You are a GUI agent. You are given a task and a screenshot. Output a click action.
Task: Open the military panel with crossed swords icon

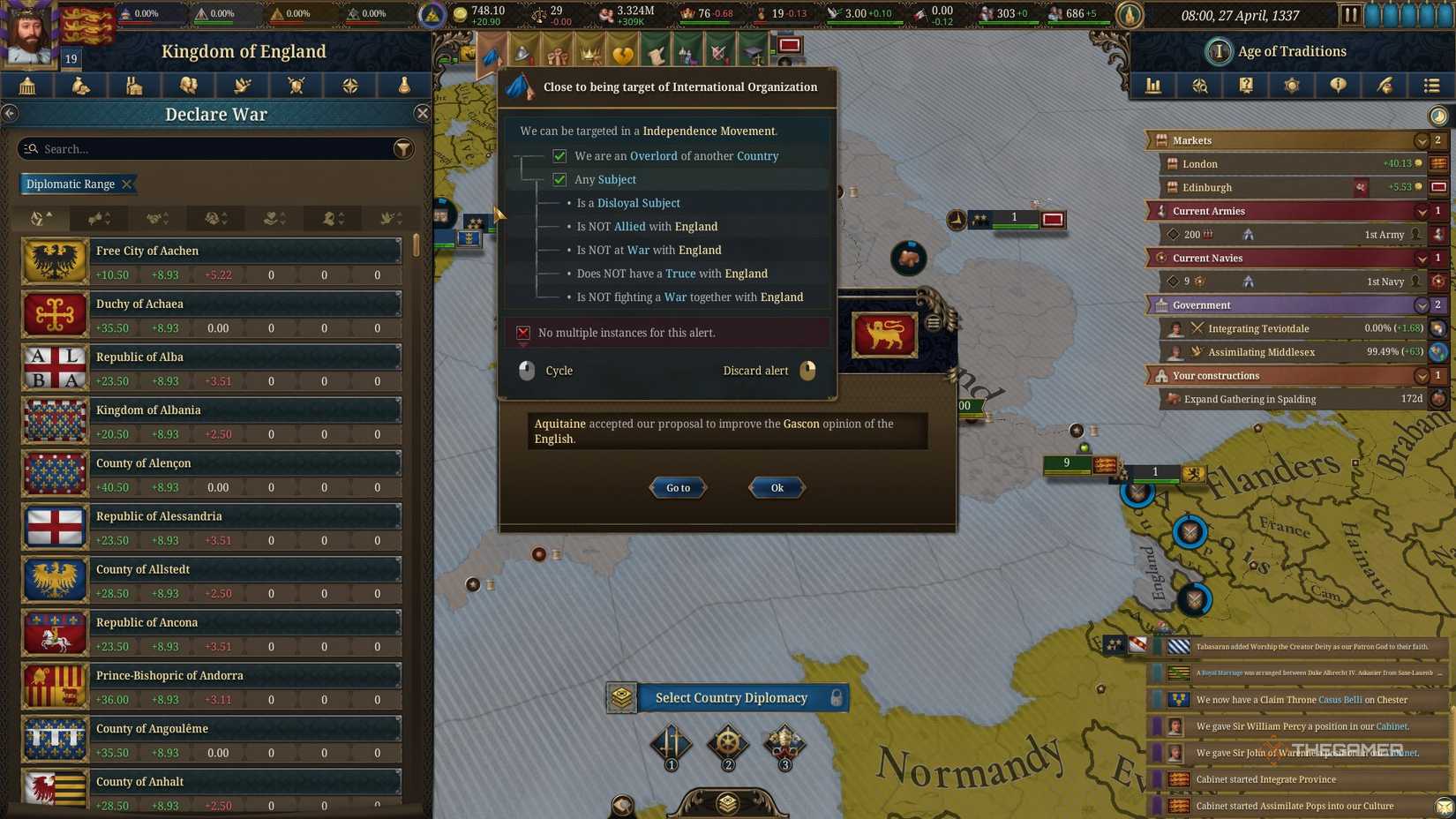296,86
